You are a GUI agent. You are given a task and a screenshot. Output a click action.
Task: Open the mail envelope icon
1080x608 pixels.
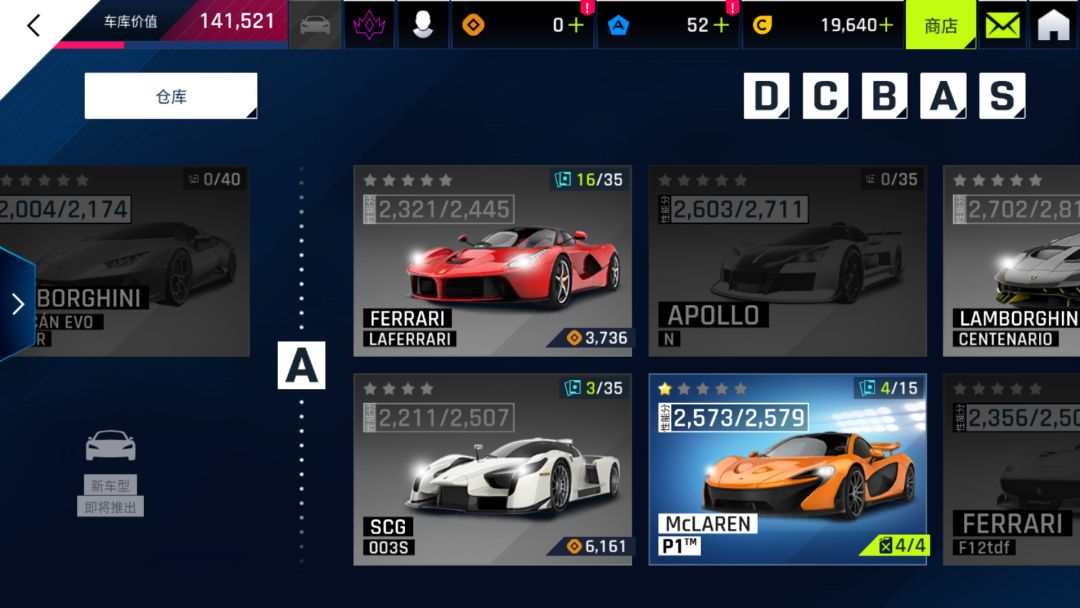pos(1003,25)
